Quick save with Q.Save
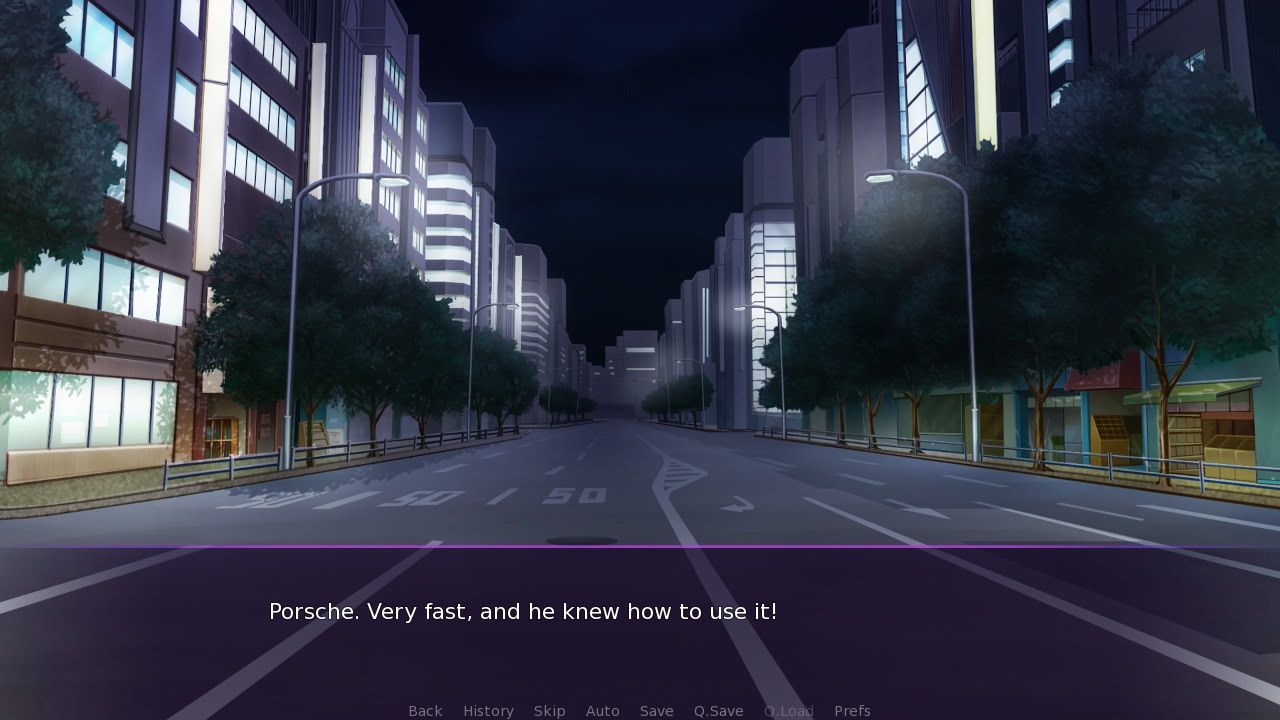This screenshot has width=1280, height=720. coord(718,711)
